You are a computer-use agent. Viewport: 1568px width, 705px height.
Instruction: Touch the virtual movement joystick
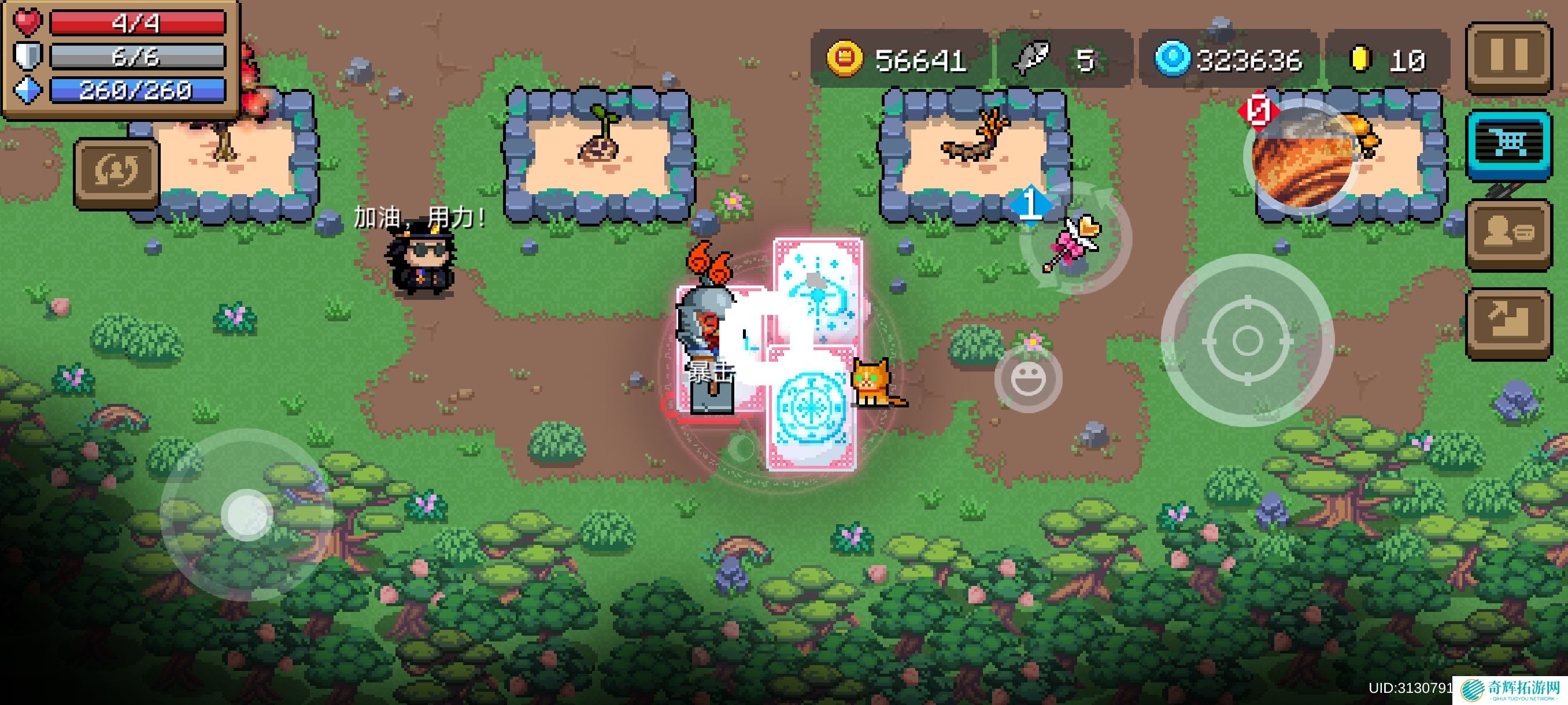(x=246, y=515)
